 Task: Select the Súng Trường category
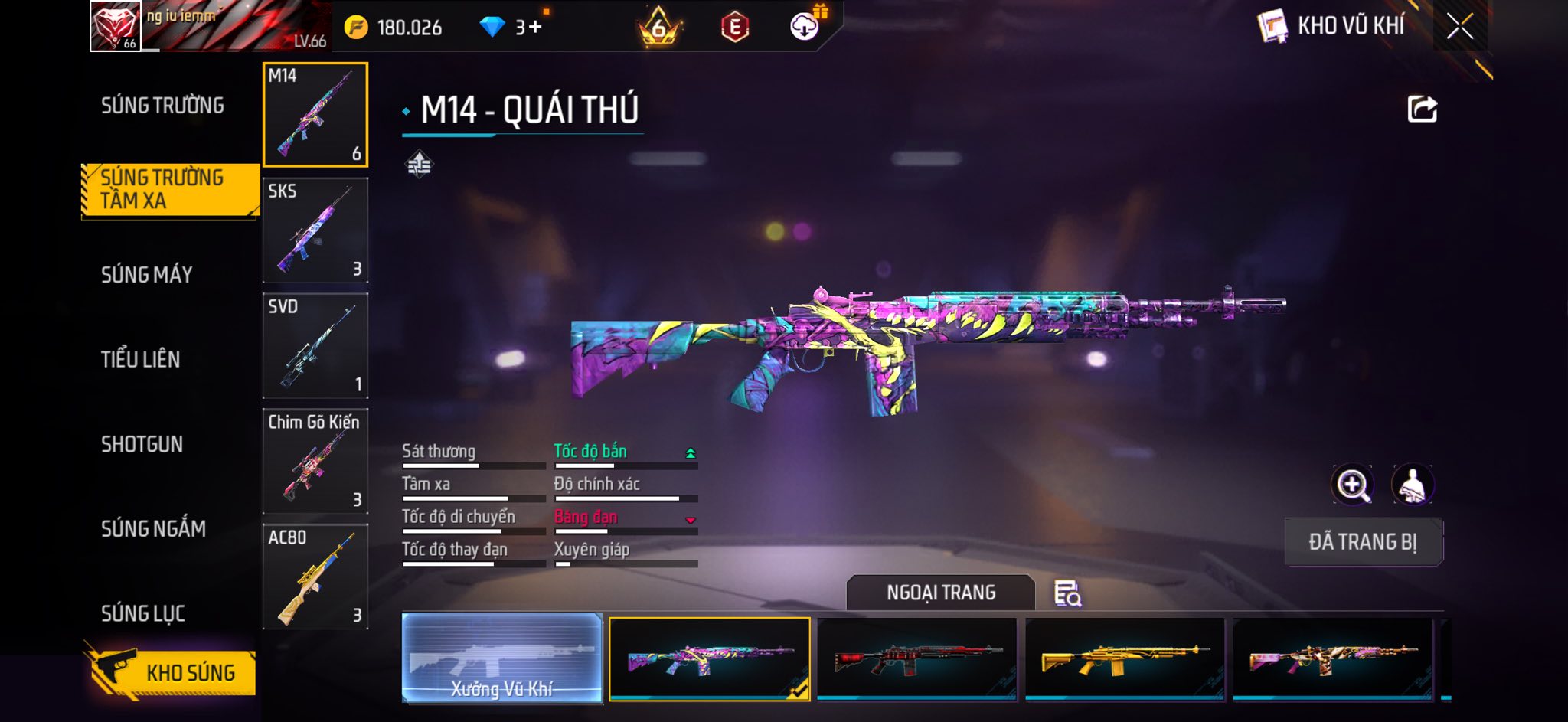click(x=162, y=106)
